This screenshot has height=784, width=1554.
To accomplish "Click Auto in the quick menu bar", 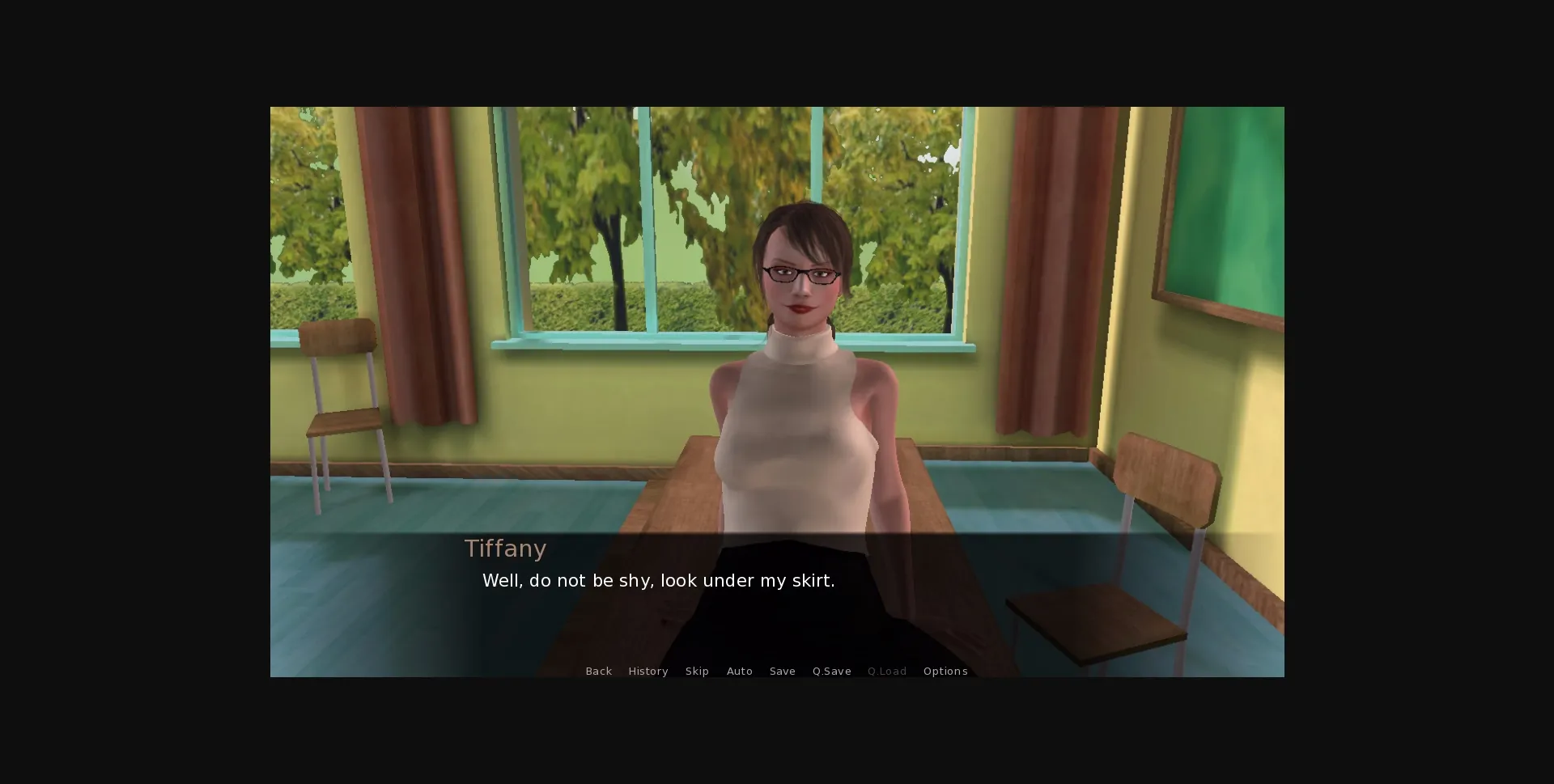I will tap(739, 671).
